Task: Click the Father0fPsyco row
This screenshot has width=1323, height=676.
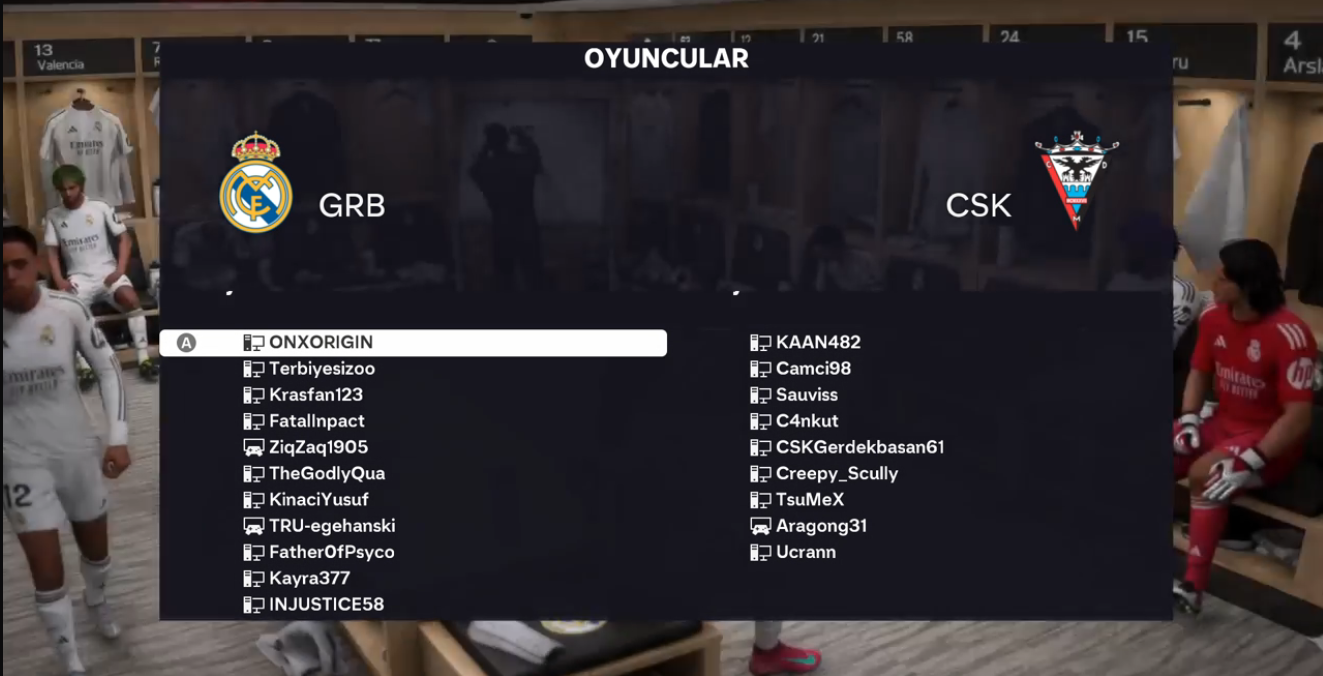Action: coord(331,552)
